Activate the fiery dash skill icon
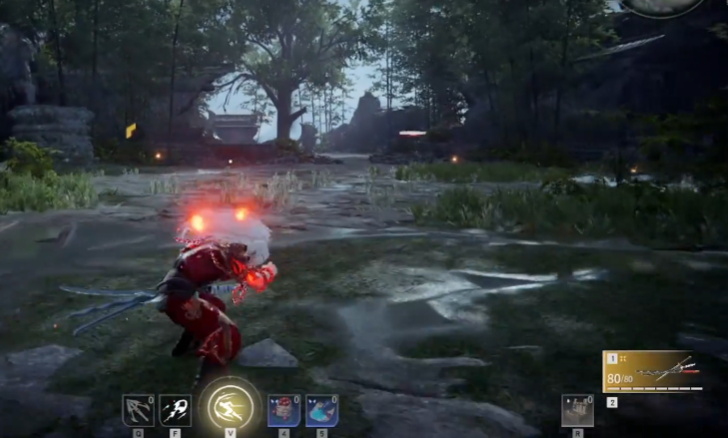 pos(175,410)
